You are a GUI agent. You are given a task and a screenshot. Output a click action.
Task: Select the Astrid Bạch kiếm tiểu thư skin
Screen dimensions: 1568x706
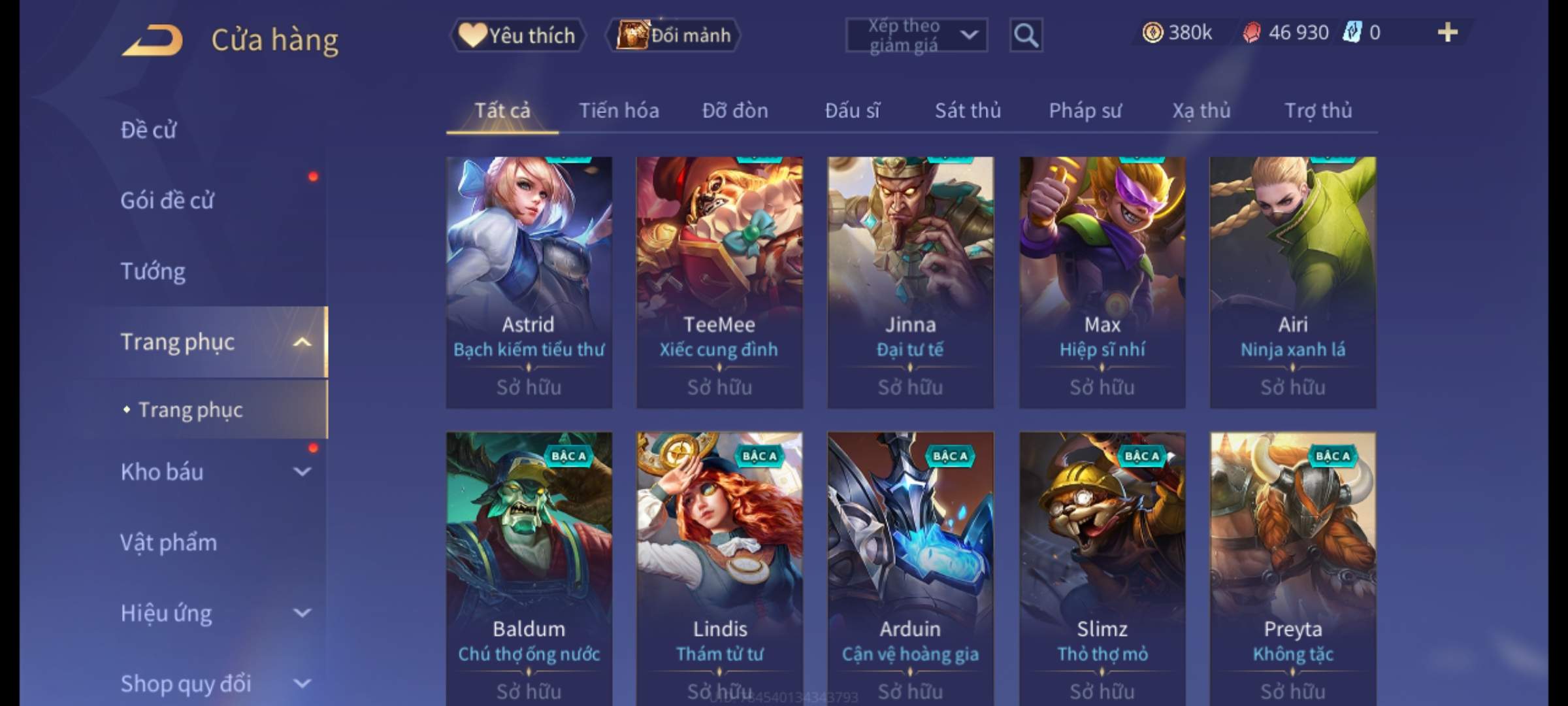[529, 281]
